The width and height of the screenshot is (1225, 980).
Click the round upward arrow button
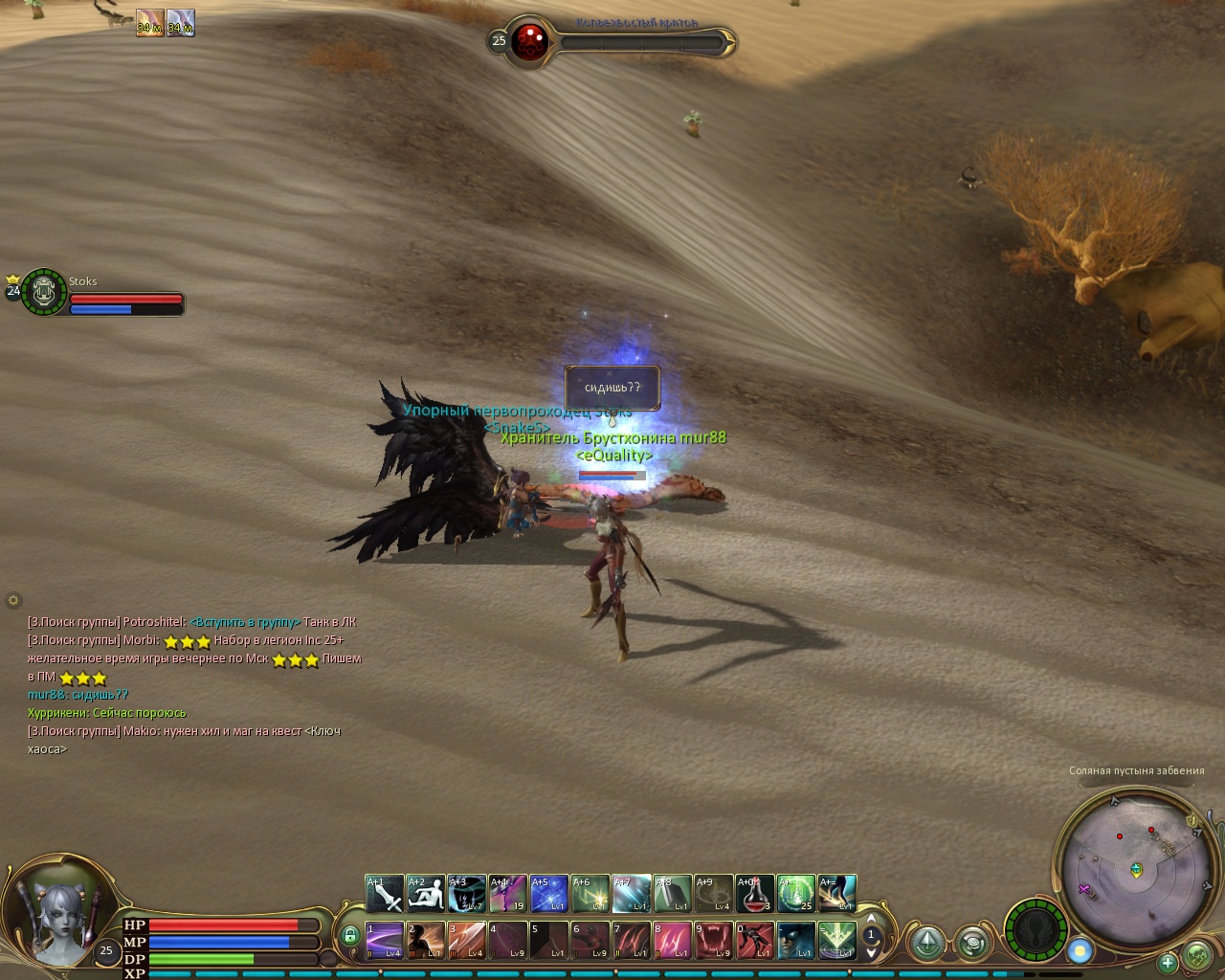click(x=927, y=943)
